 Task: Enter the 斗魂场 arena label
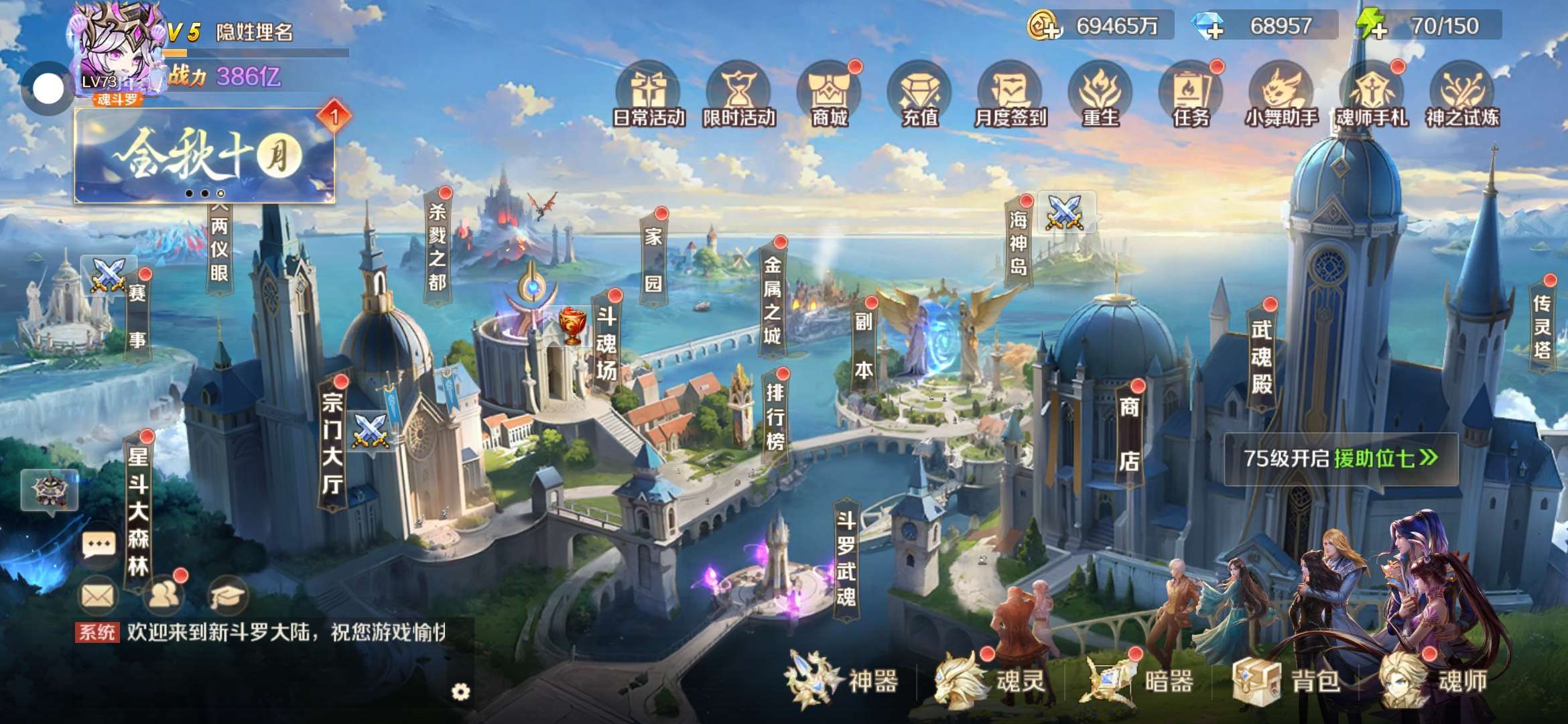point(606,343)
